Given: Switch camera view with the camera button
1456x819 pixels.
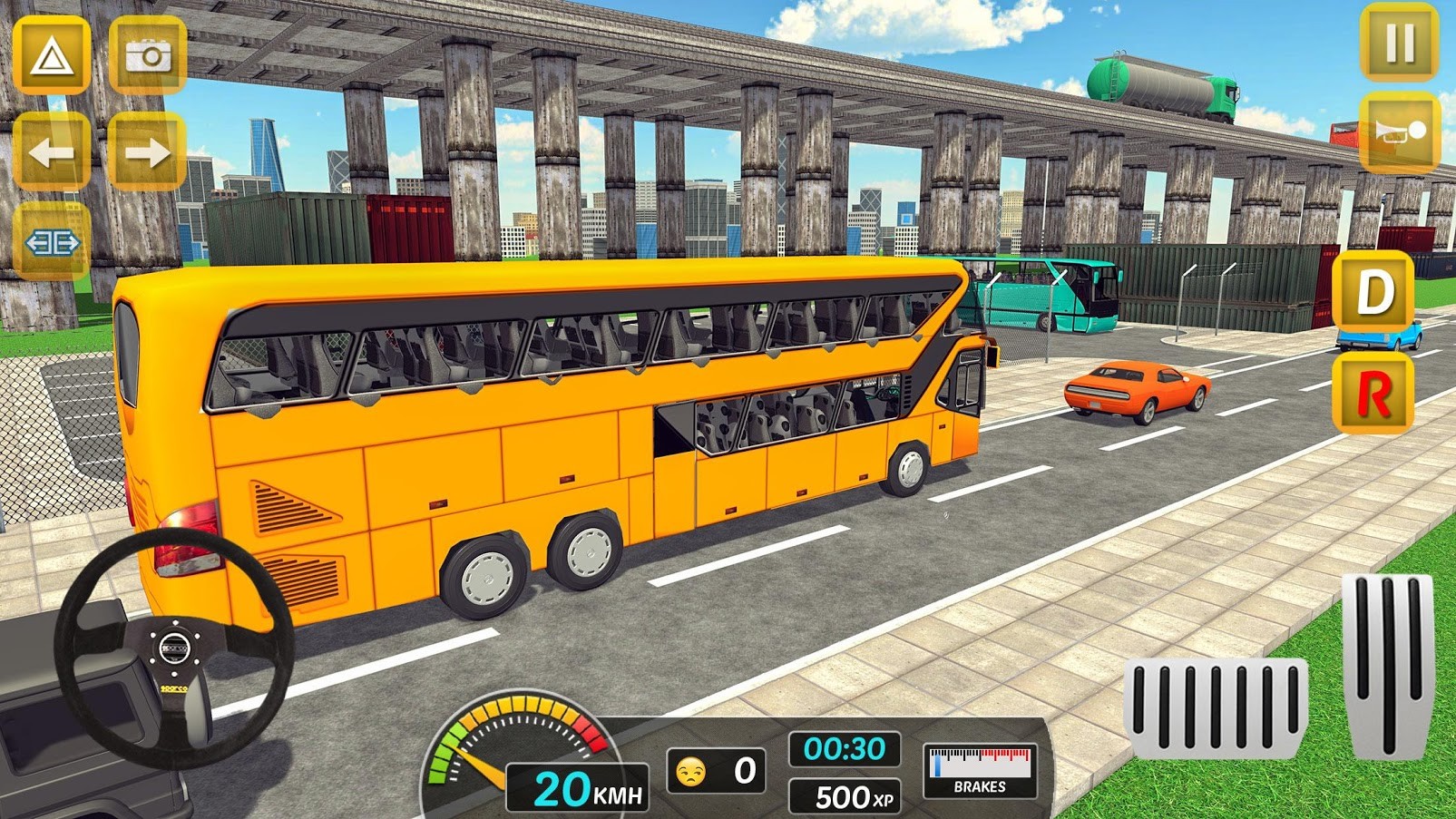Looking at the screenshot, I should [x=148, y=56].
